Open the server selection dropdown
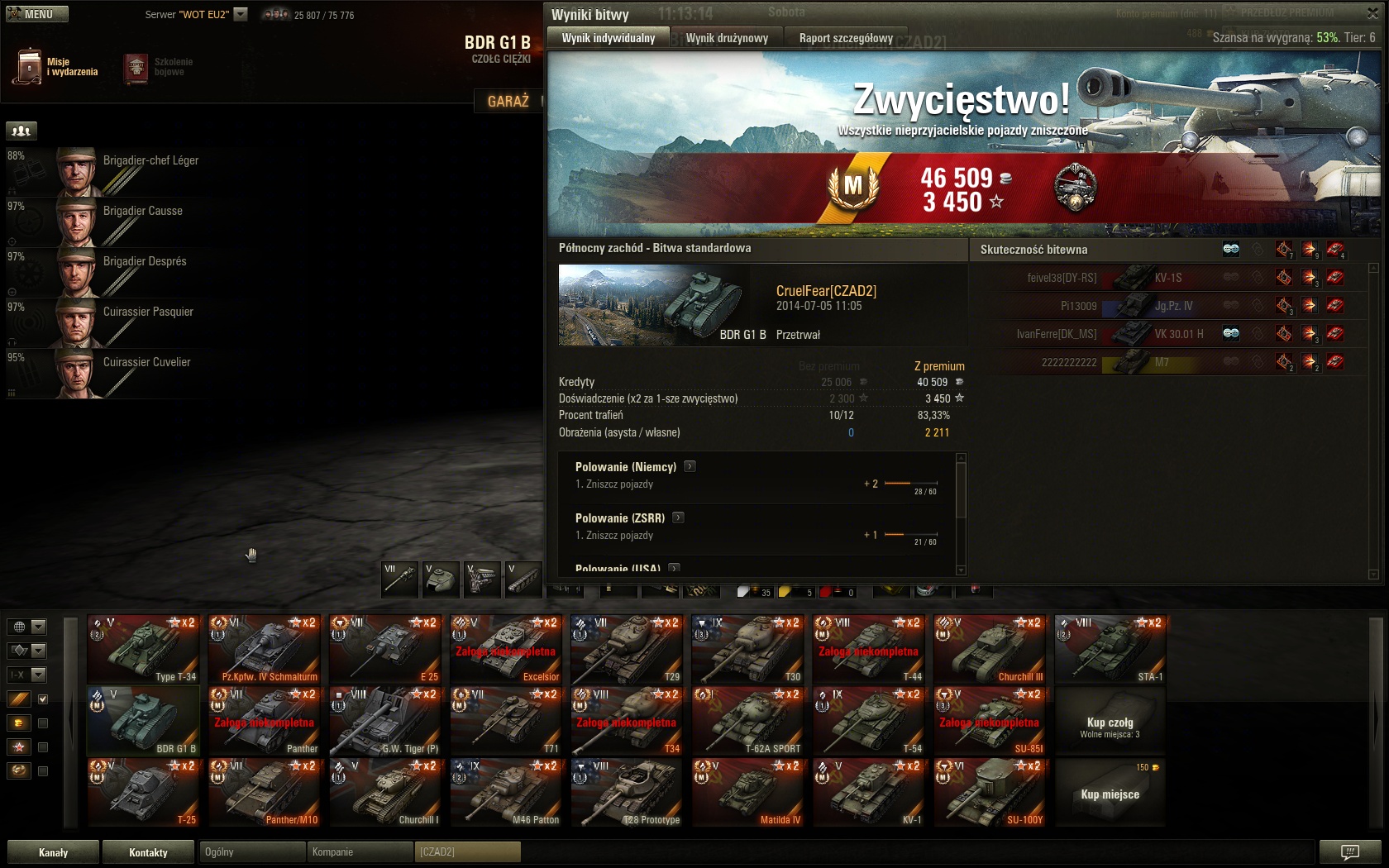 pos(241,14)
